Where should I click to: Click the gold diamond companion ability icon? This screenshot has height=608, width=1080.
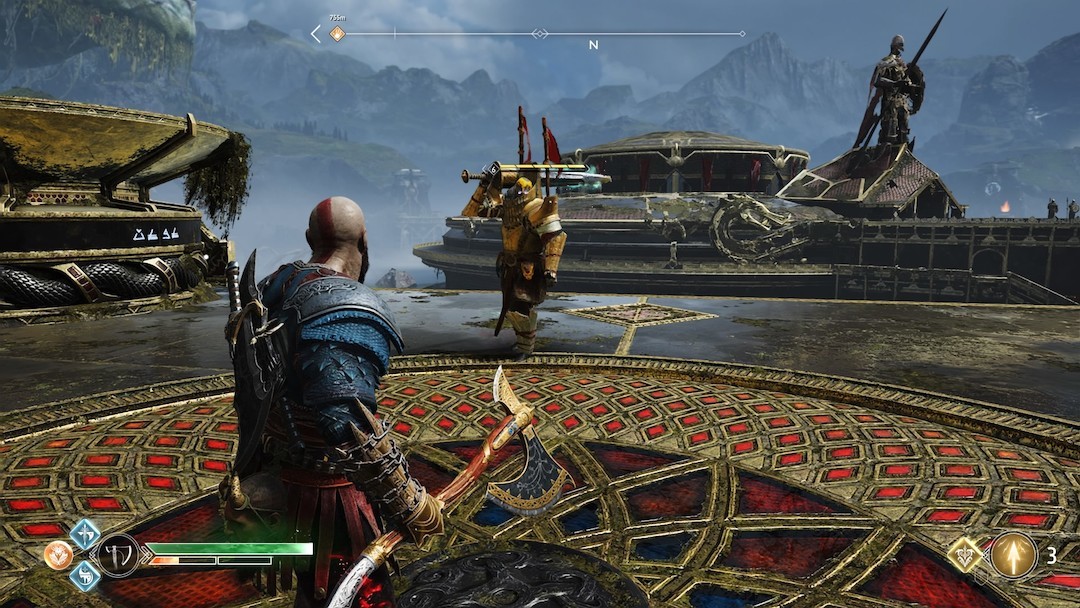pyautogui.click(x=965, y=554)
